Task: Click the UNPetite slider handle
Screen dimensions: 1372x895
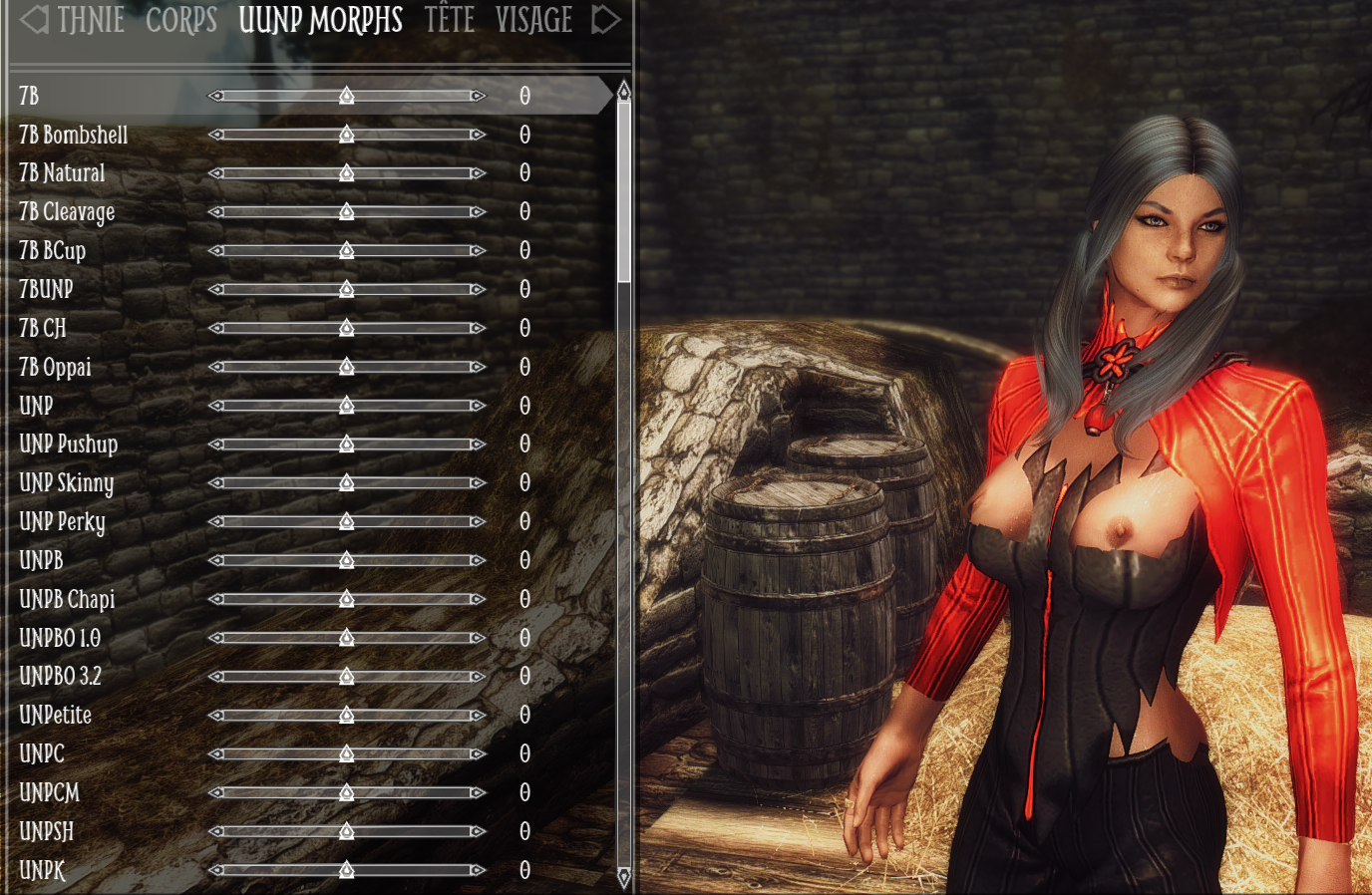Action: (346, 716)
